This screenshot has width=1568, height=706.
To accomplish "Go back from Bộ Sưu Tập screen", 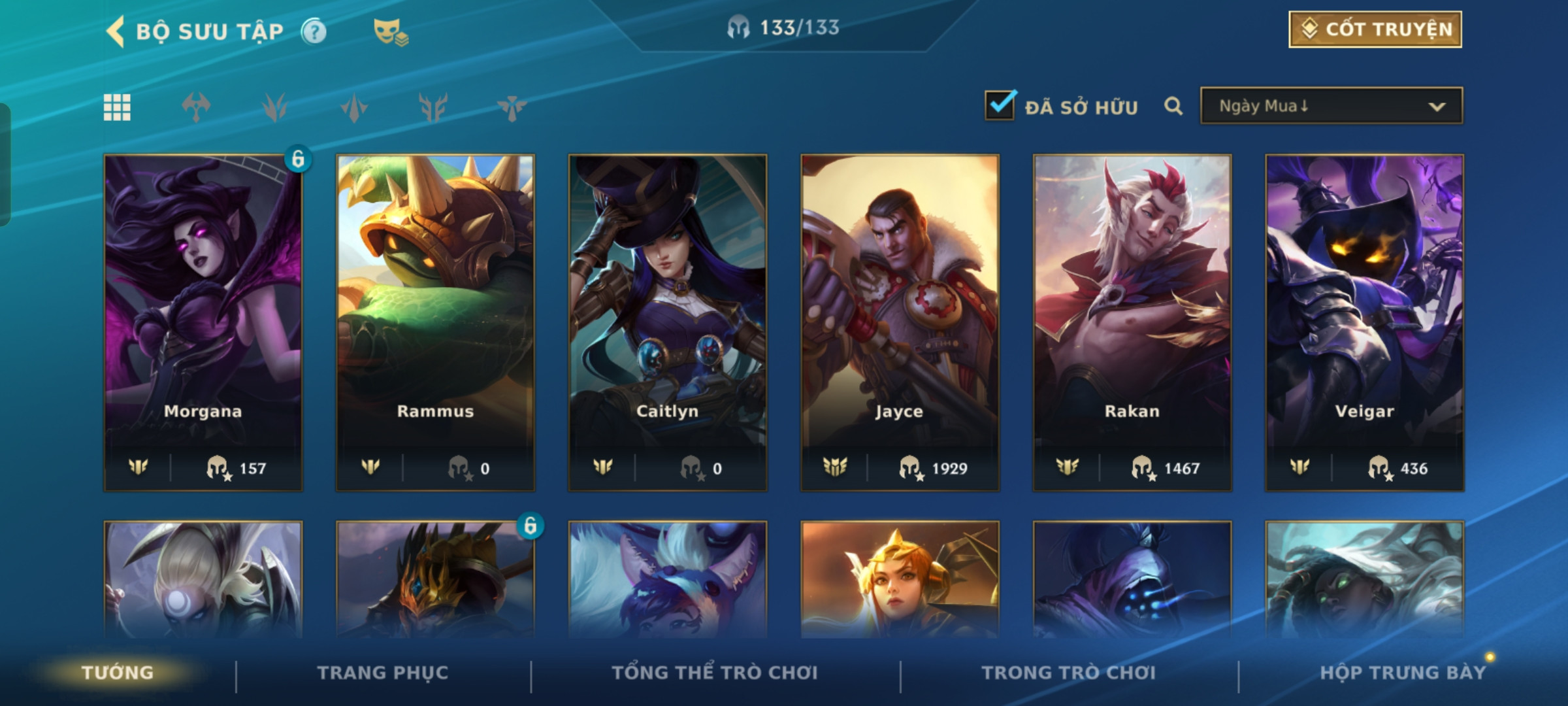I will pyautogui.click(x=116, y=31).
